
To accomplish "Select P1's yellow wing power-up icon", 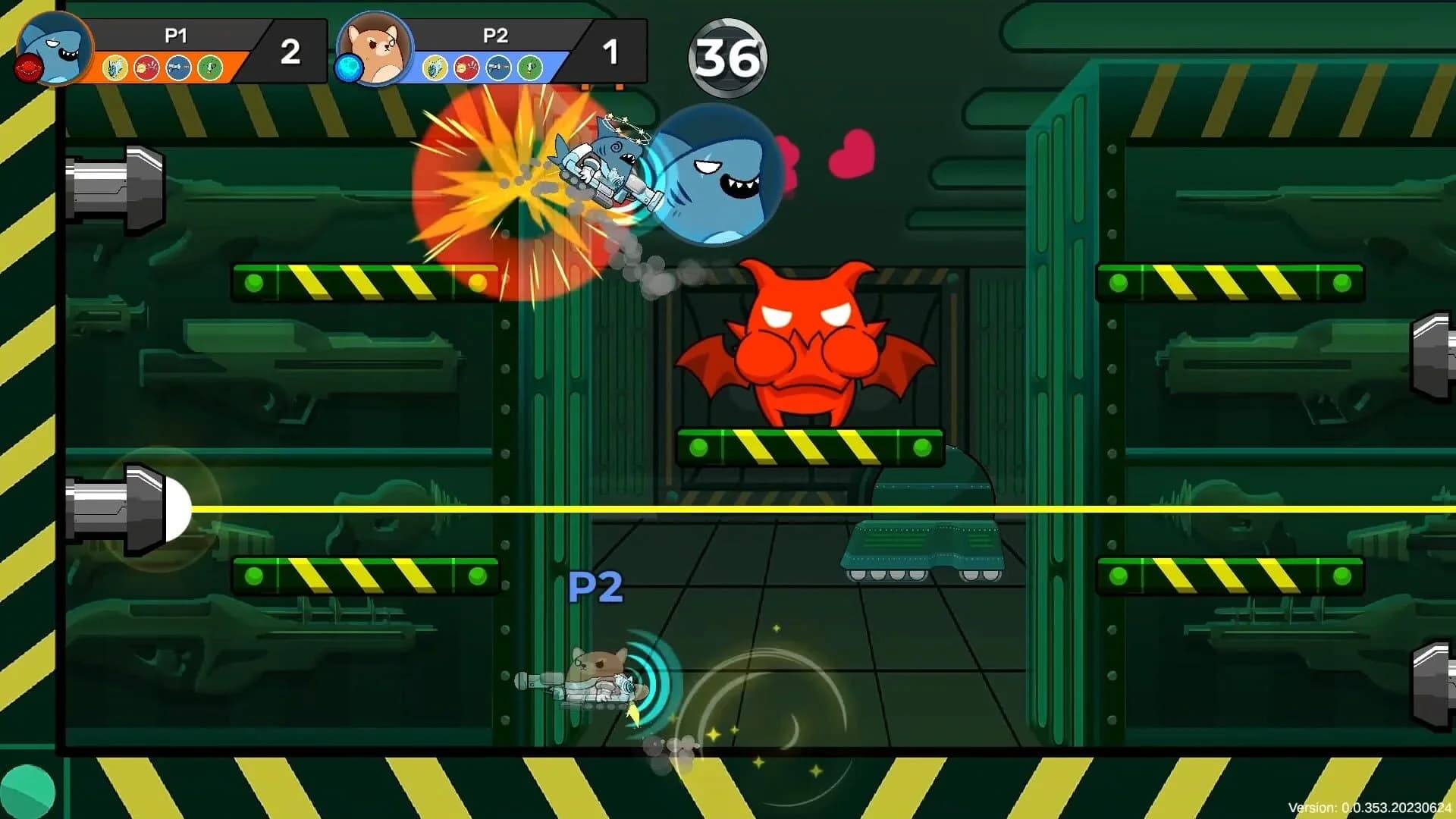I will tap(115, 68).
